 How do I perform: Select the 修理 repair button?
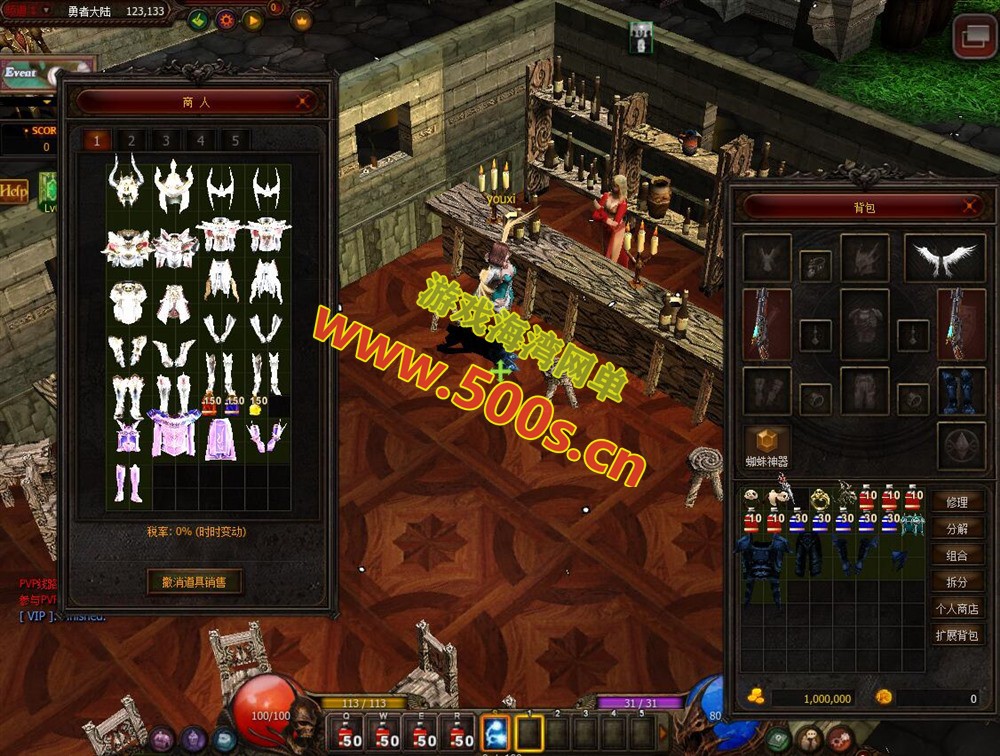pos(956,502)
